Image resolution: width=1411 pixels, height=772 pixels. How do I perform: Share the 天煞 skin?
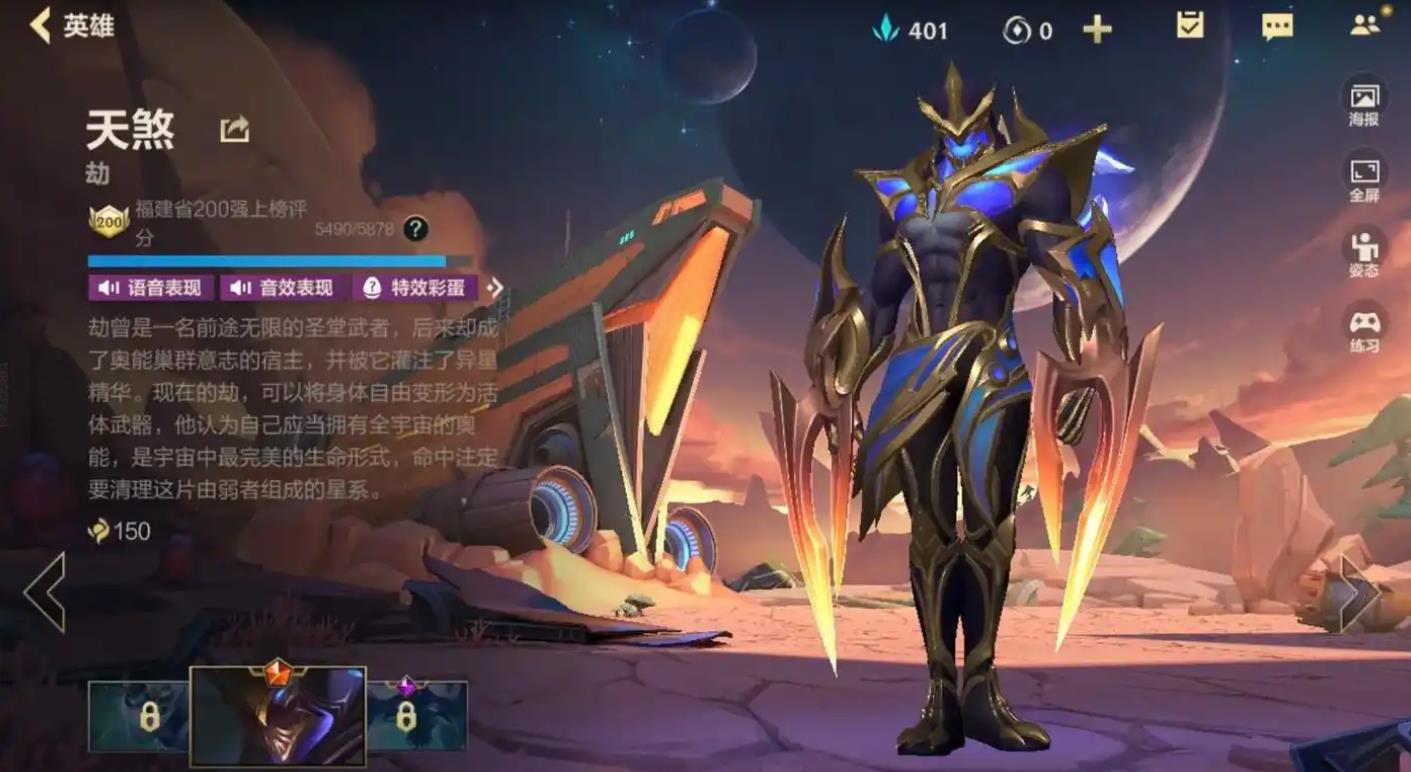tap(235, 129)
